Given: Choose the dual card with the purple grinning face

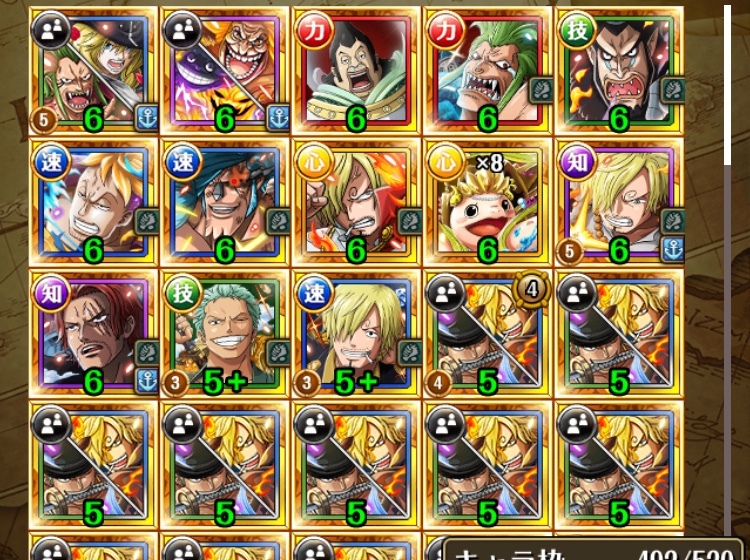Looking at the screenshot, I should tap(225, 70).
